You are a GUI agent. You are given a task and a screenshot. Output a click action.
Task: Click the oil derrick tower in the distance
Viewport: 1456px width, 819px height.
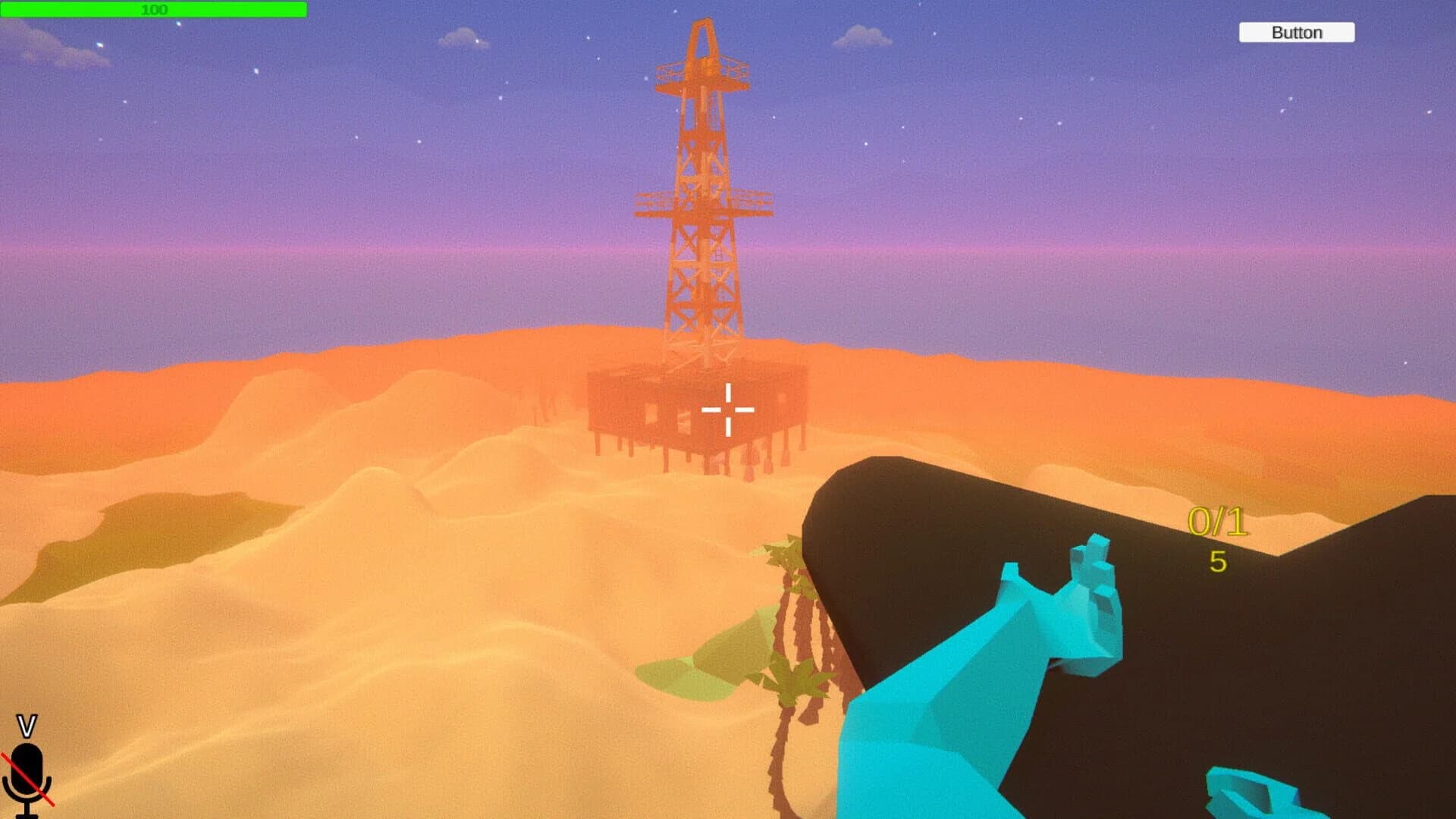click(x=704, y=212)
